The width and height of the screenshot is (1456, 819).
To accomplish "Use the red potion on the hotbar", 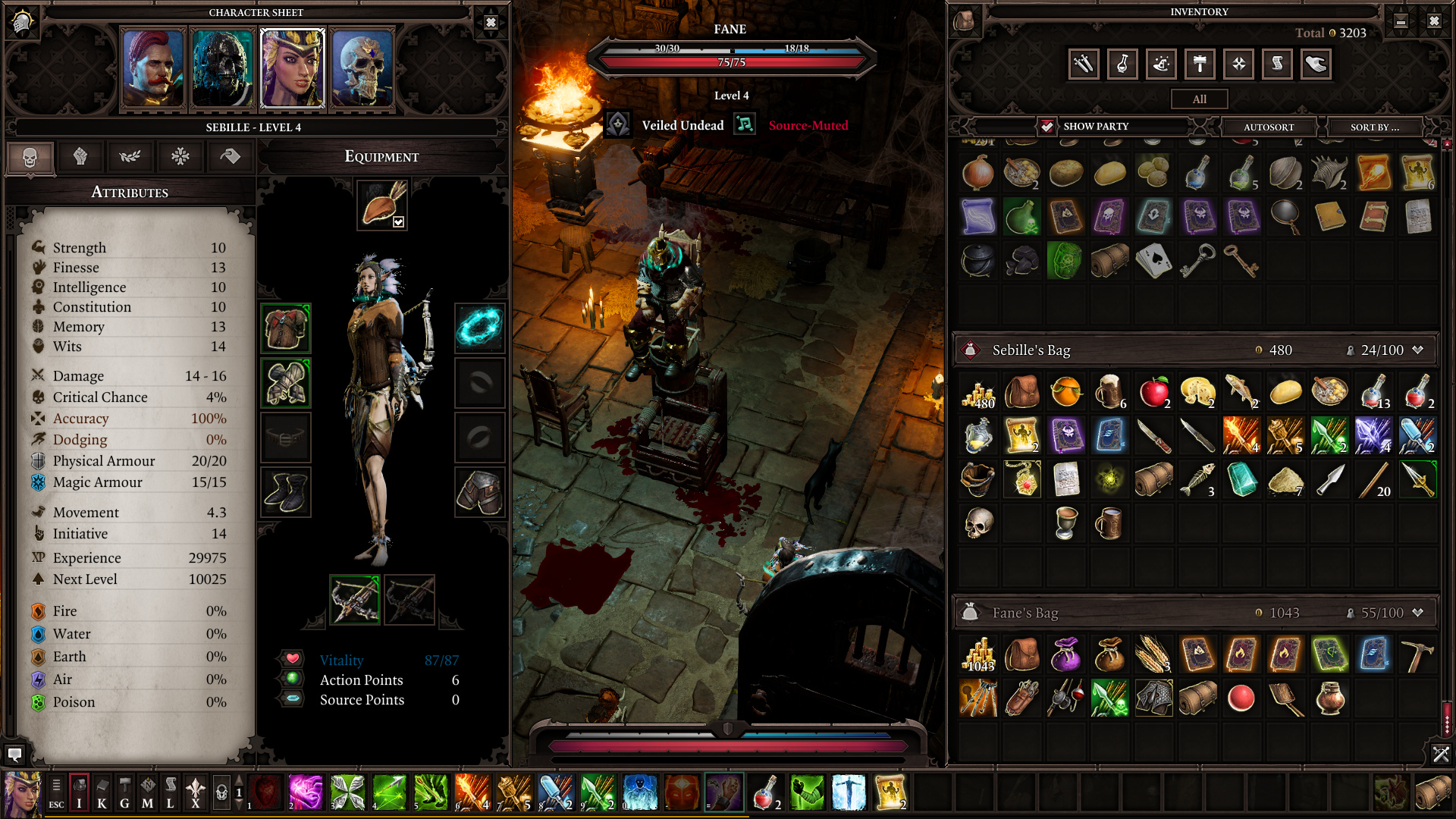I will click(x=764, y=792).
